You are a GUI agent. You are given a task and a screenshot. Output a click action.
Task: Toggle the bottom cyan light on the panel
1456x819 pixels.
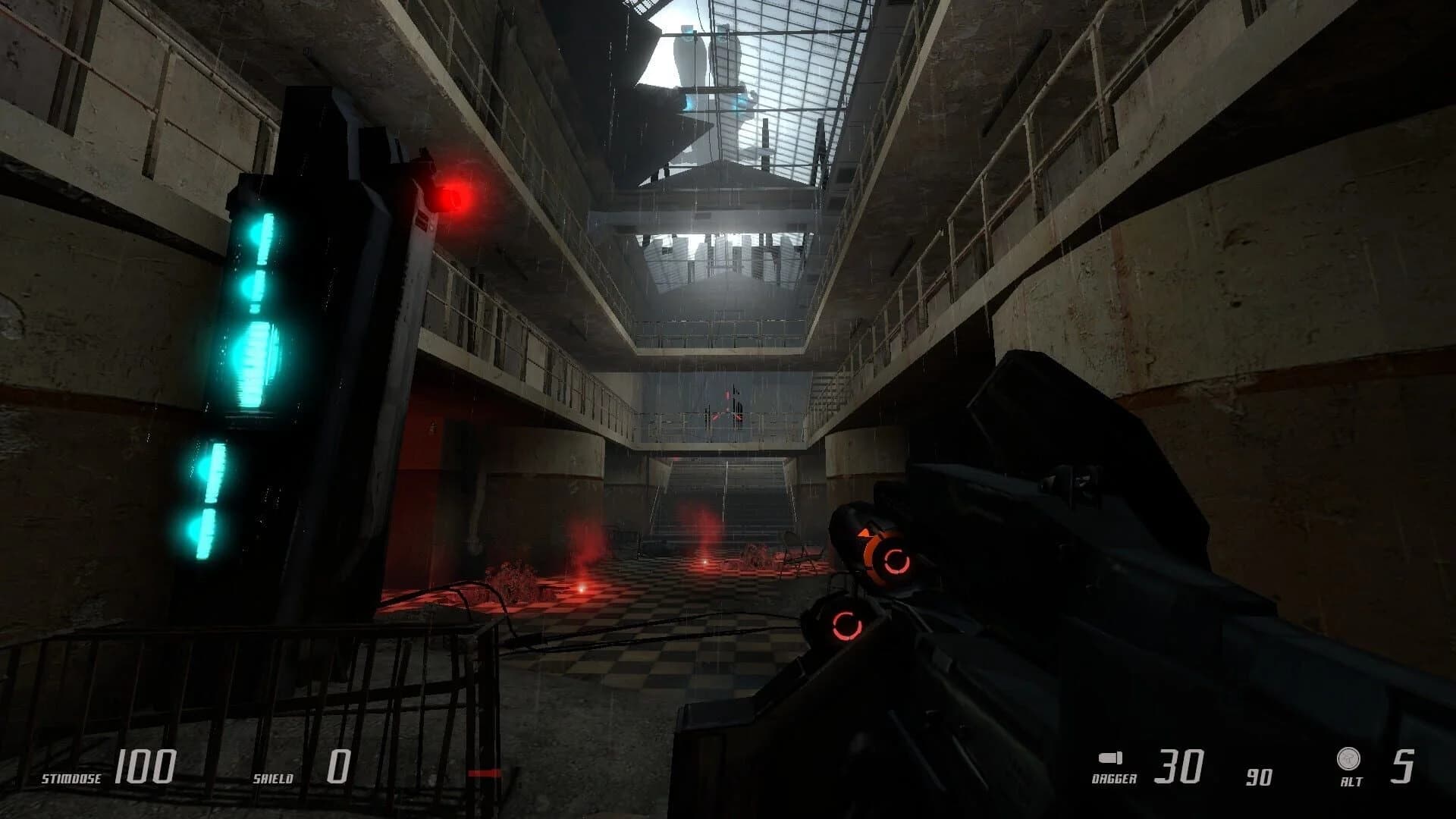[205, 531]
